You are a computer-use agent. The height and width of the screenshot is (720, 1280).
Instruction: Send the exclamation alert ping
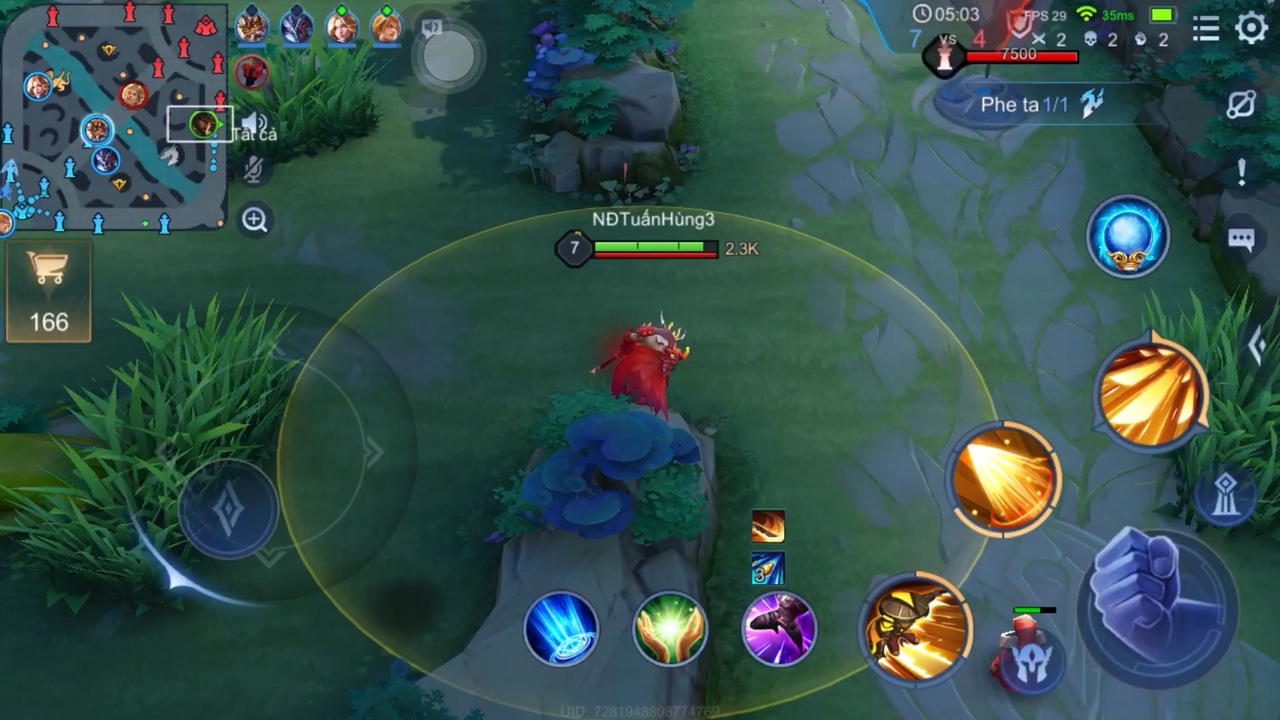coord(1241,172)
